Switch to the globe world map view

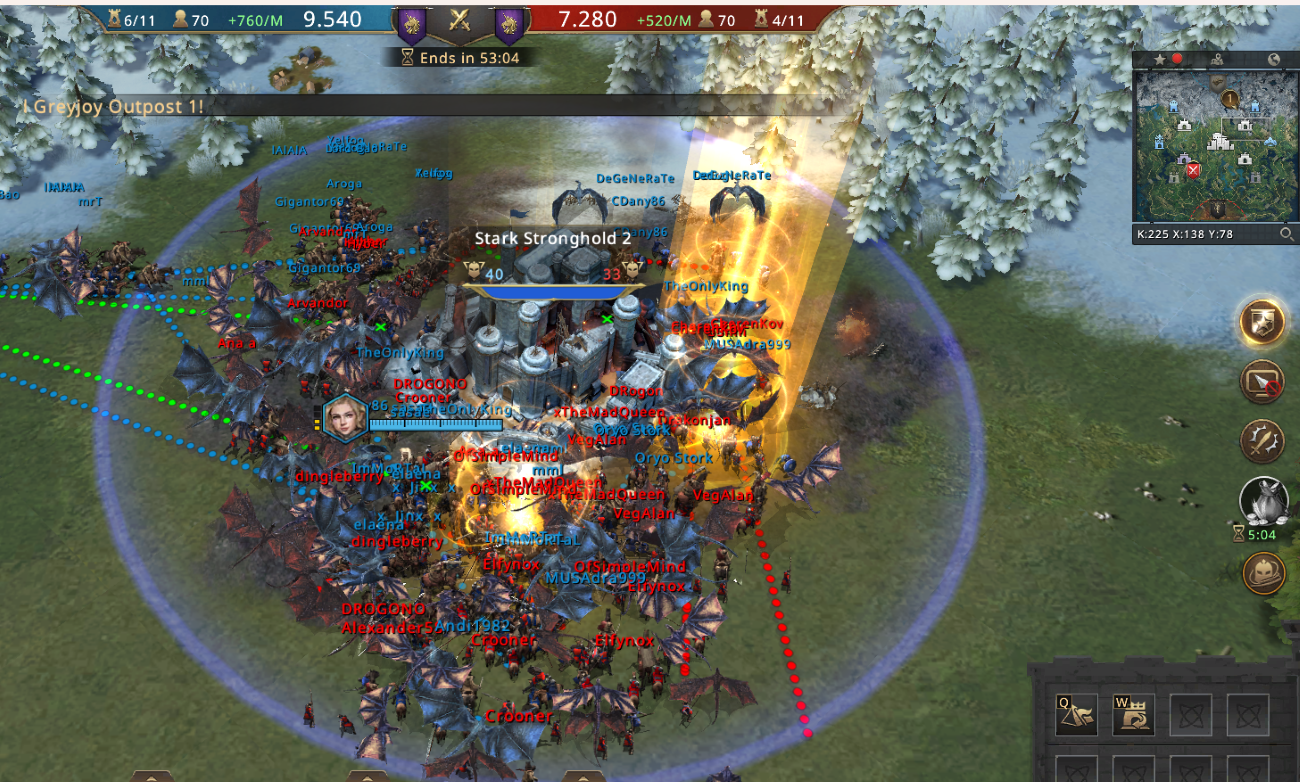pos(1273,59)
